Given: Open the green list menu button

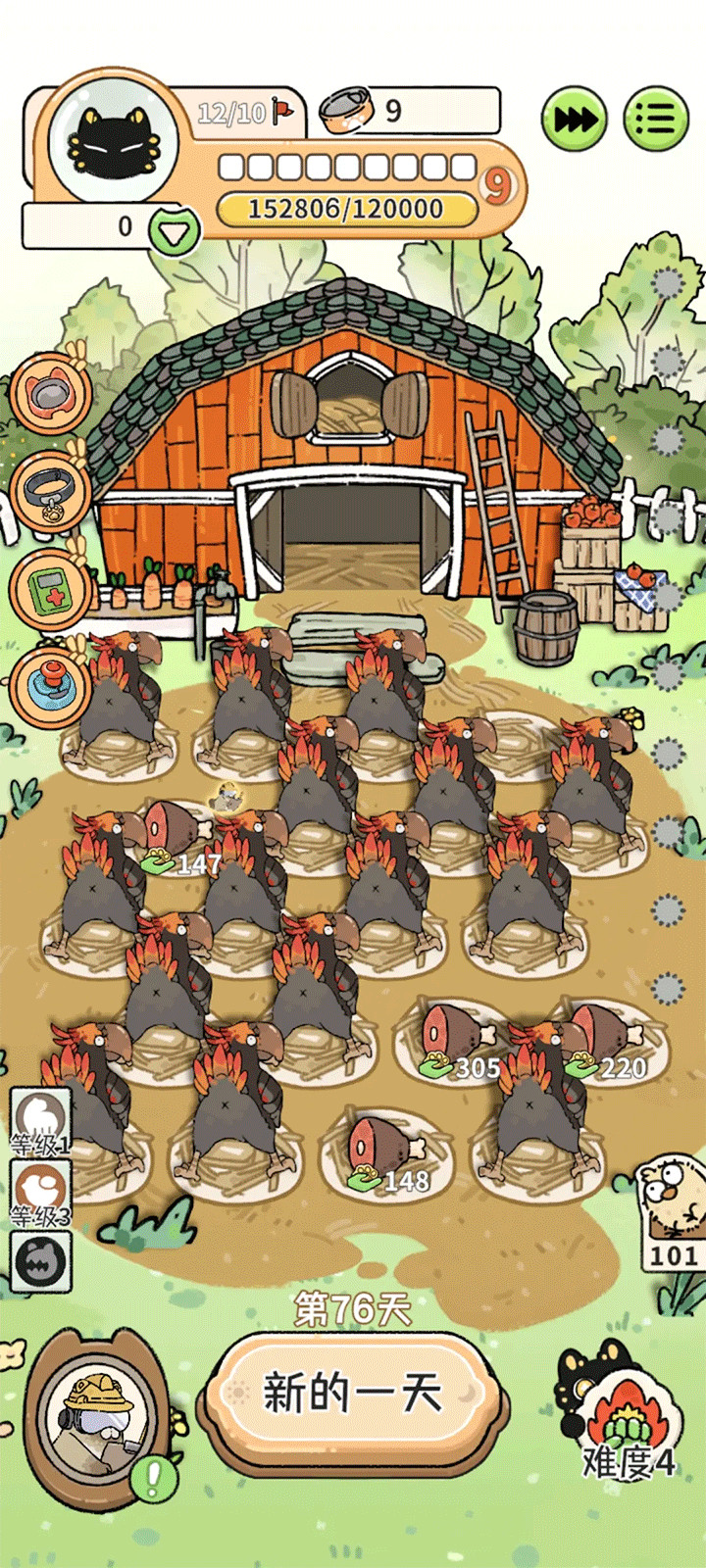Looking at the screenshot, I should pos(656,120).
